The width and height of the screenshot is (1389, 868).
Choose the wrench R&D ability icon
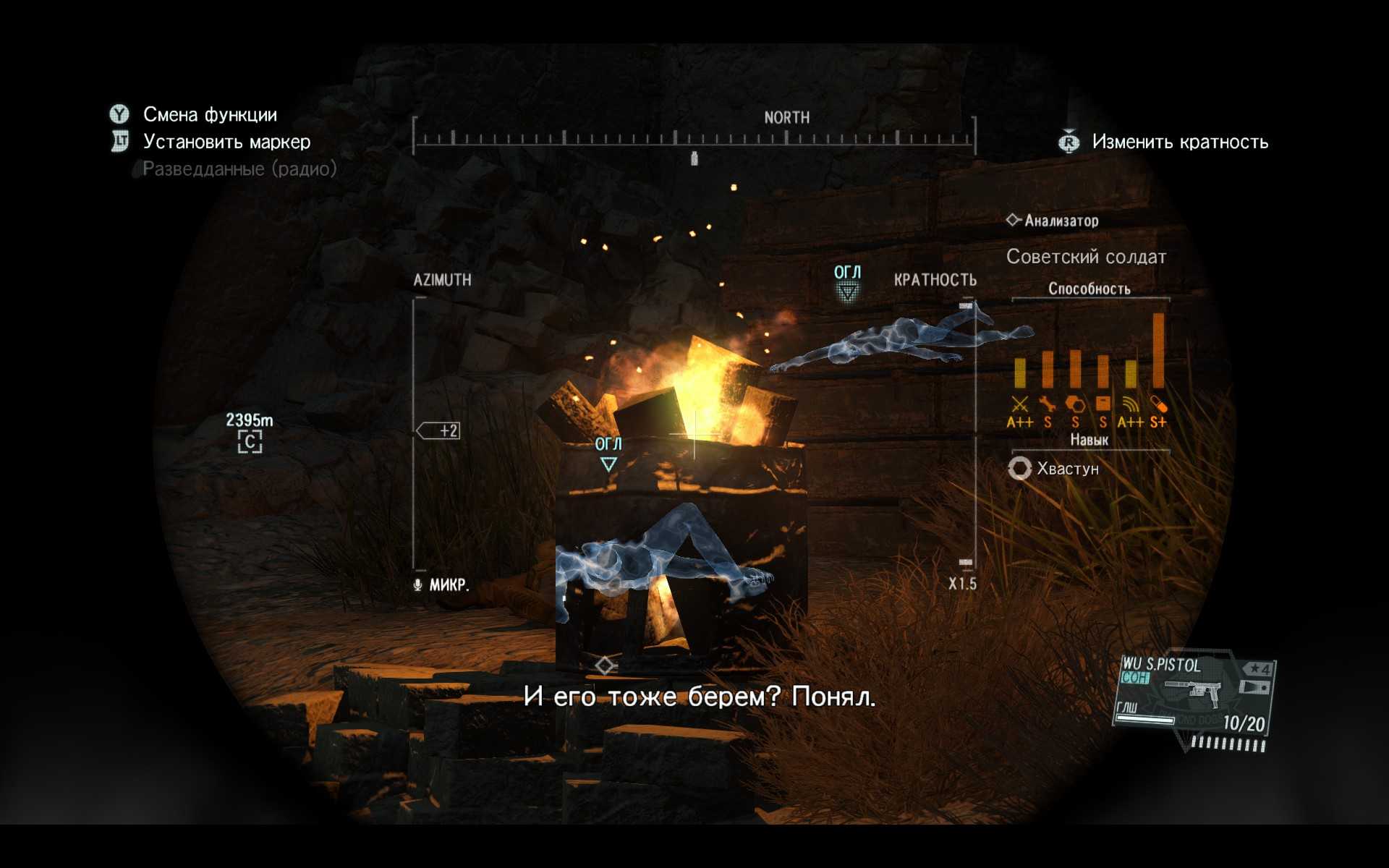1047,404
